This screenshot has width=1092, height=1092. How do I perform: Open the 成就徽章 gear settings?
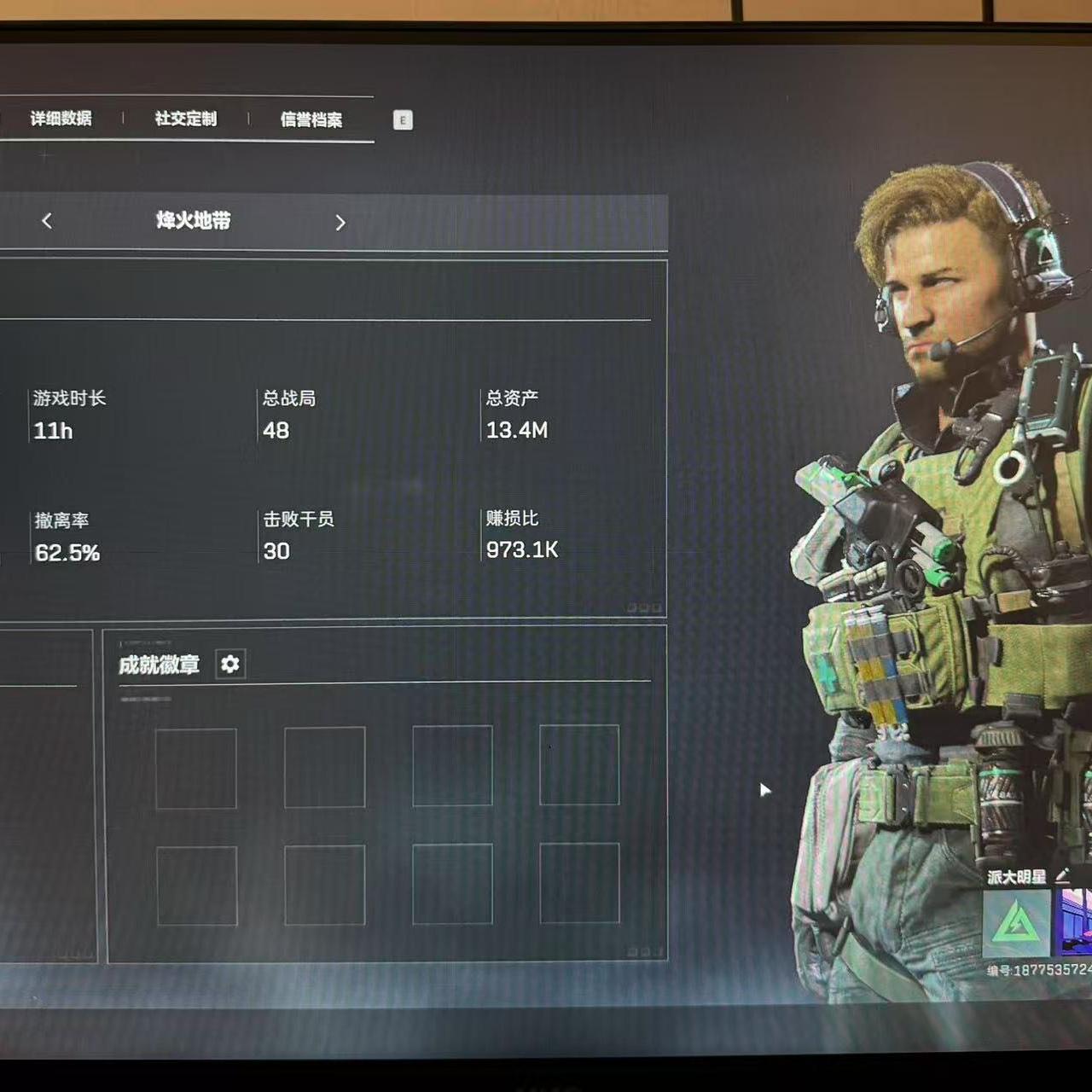(x=230, y=664)
